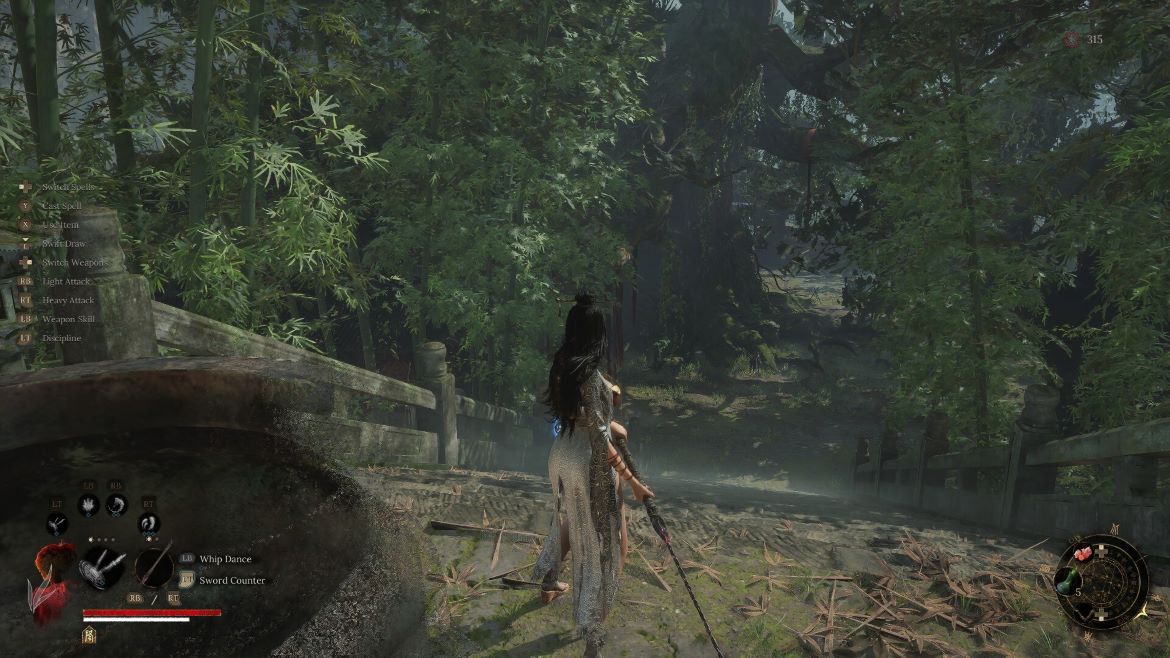Screen dimensions: 1170x658
Task: Activate the feather skill icon under RT
Action: click(x=148, y=523)
